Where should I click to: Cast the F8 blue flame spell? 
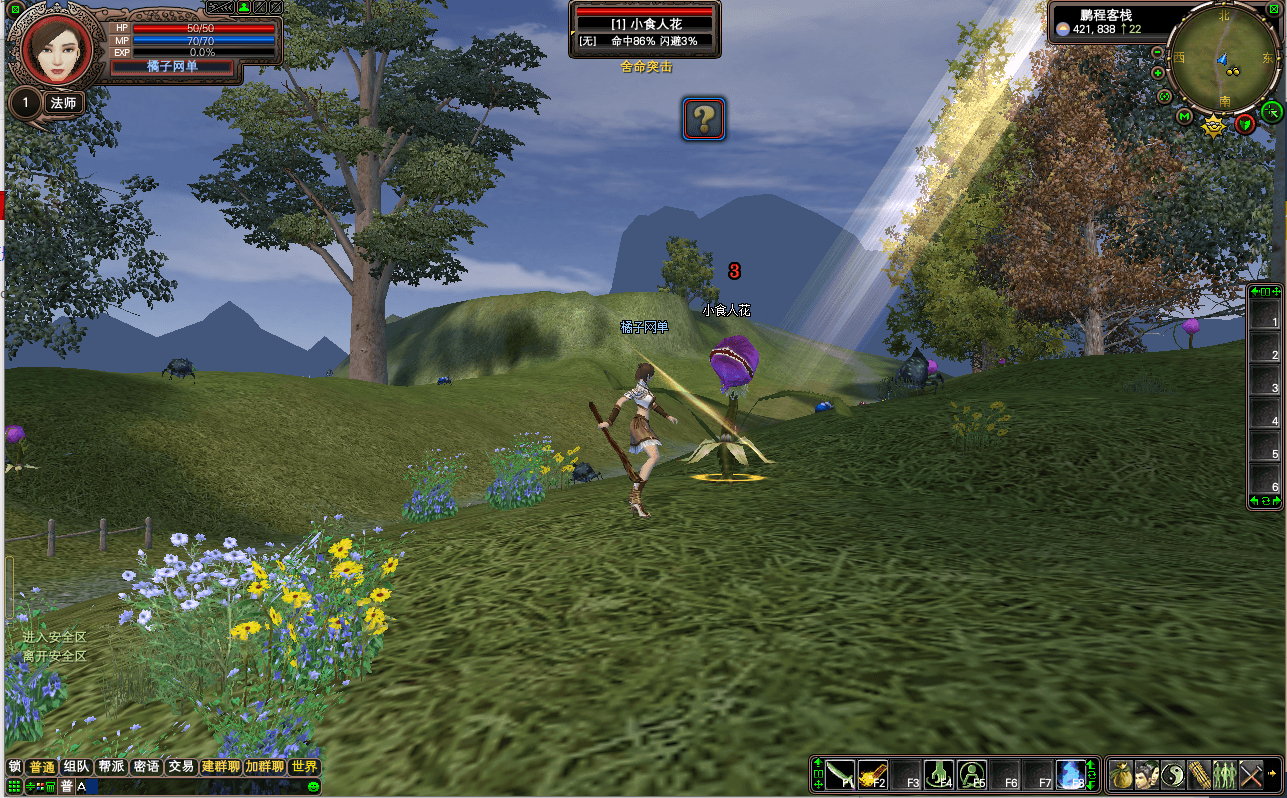1070,774
